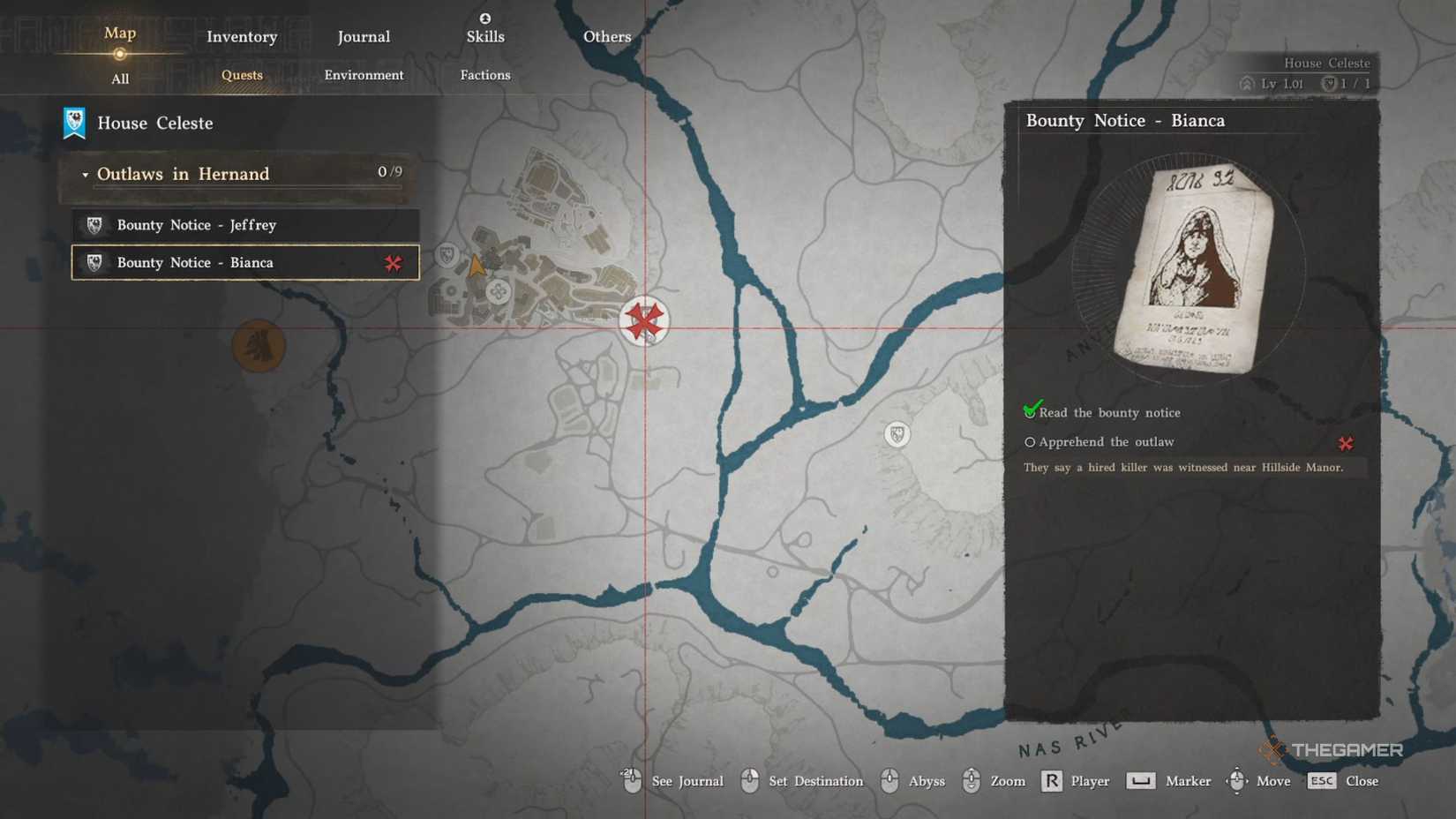Open the Factions sub-tab

[x=484, y=75]
